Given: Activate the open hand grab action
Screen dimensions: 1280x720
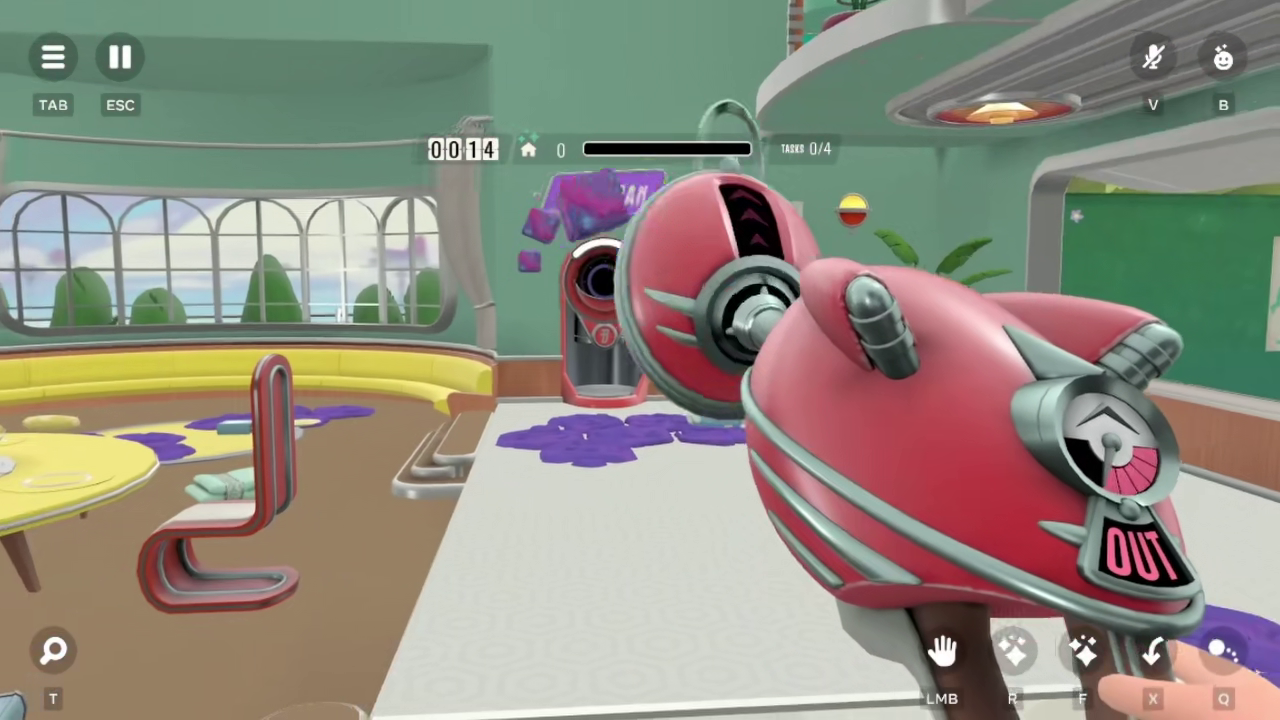Looking at the screenshot, I should point(942,652).
